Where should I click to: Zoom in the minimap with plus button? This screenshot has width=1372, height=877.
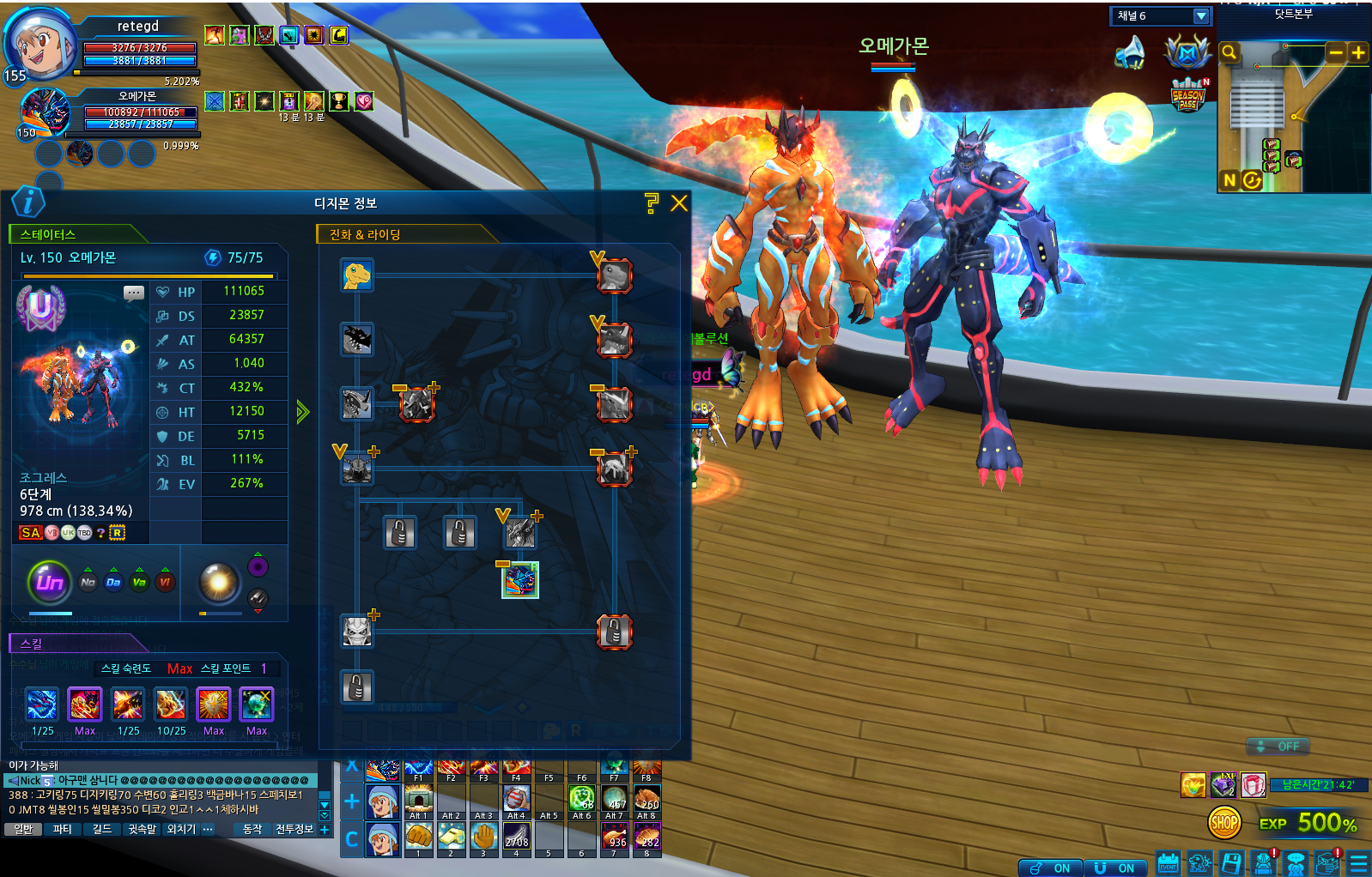(x=1358, y=52)
